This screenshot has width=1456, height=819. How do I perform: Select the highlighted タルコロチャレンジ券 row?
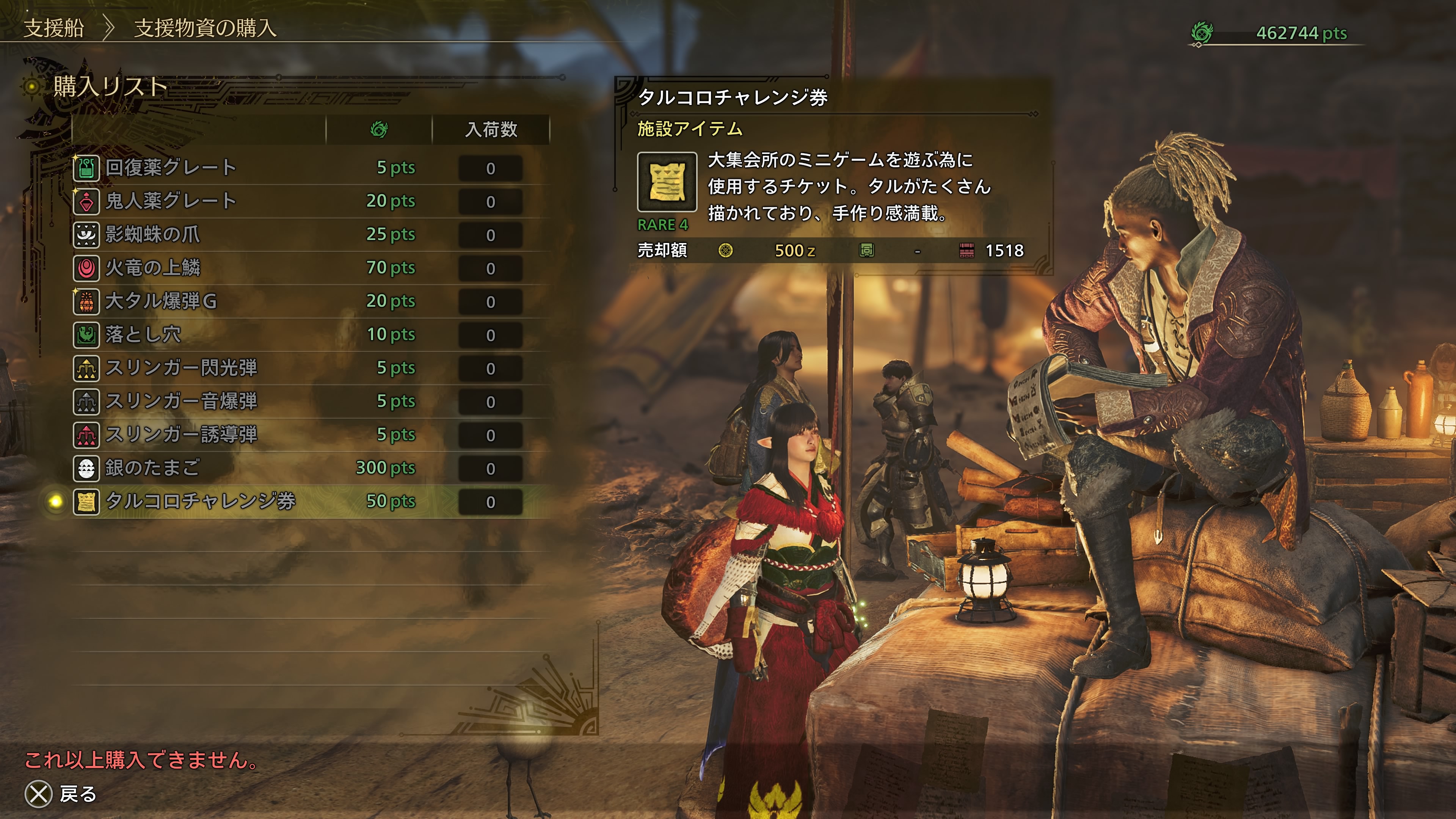click(201, 501)
